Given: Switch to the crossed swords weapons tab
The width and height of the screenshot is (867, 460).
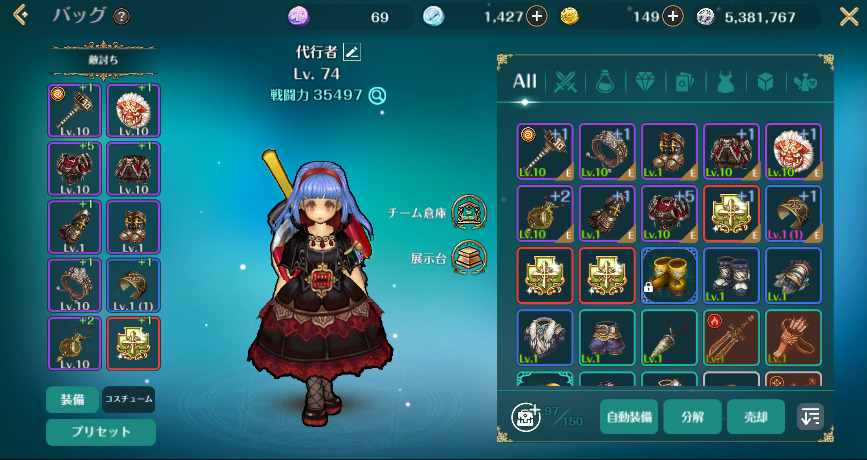Looking at the screenshot, I should click(x=568, y=81).
